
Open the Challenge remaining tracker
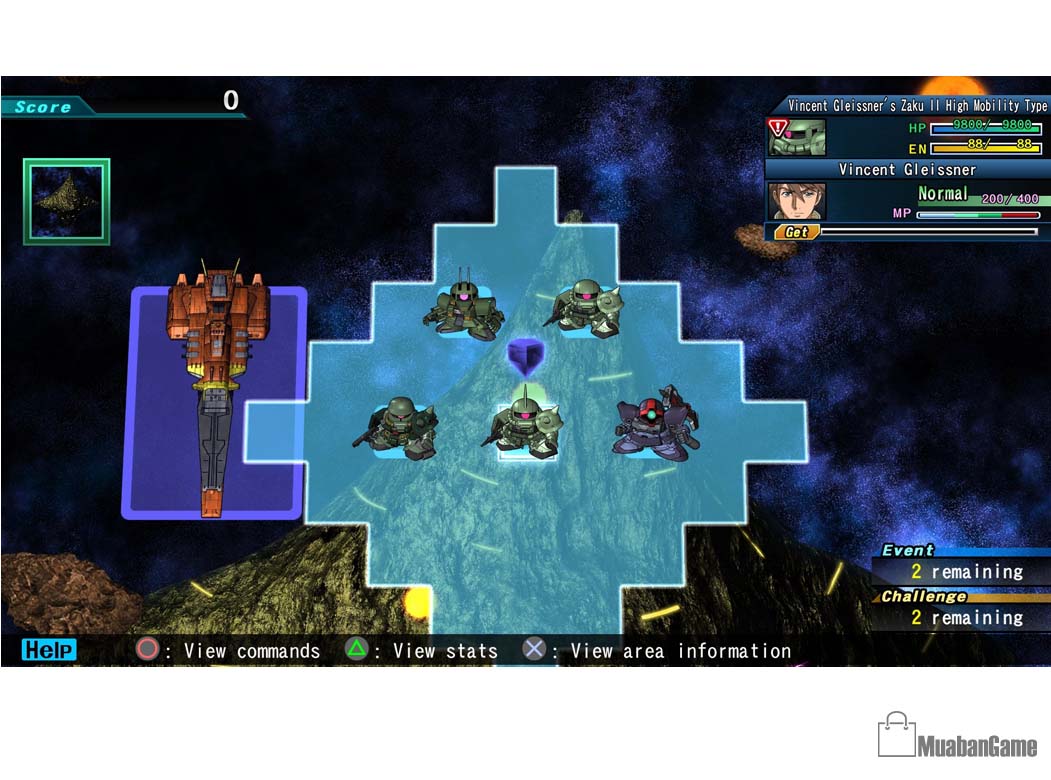[951, 610]
